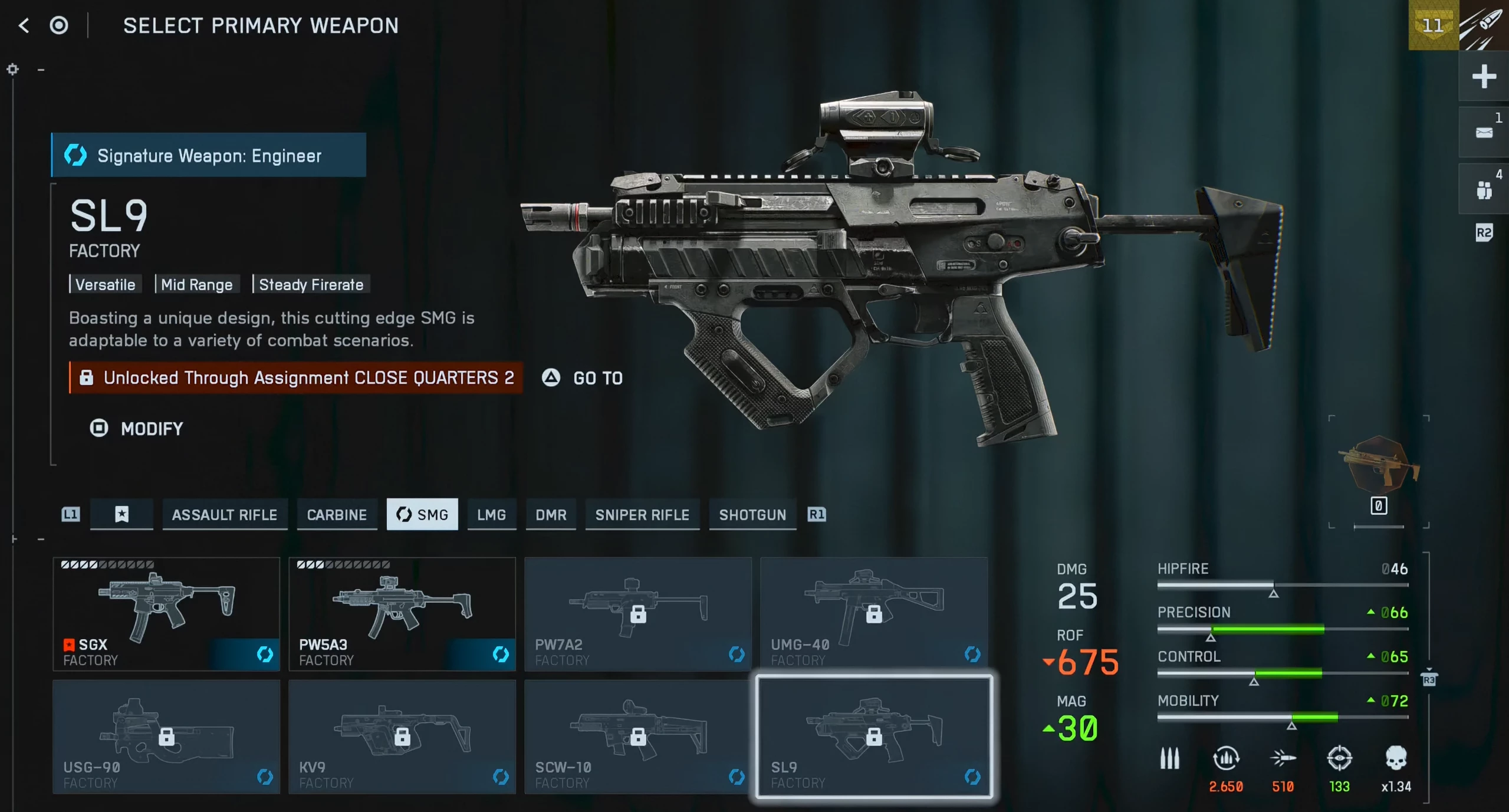The width and height of the screenshot is (1509, 812).
Task: Select the locked SCW-10 weapon
Action: coord(638,737)
